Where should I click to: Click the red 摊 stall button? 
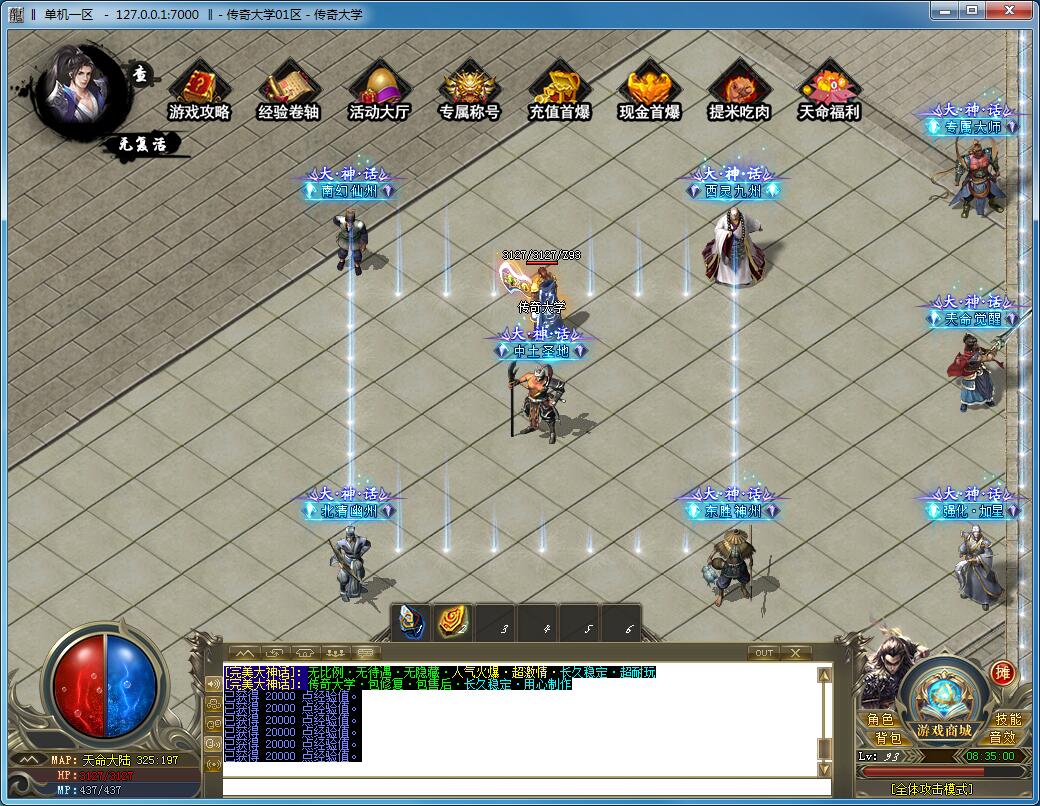click(x=1002, y=673)
